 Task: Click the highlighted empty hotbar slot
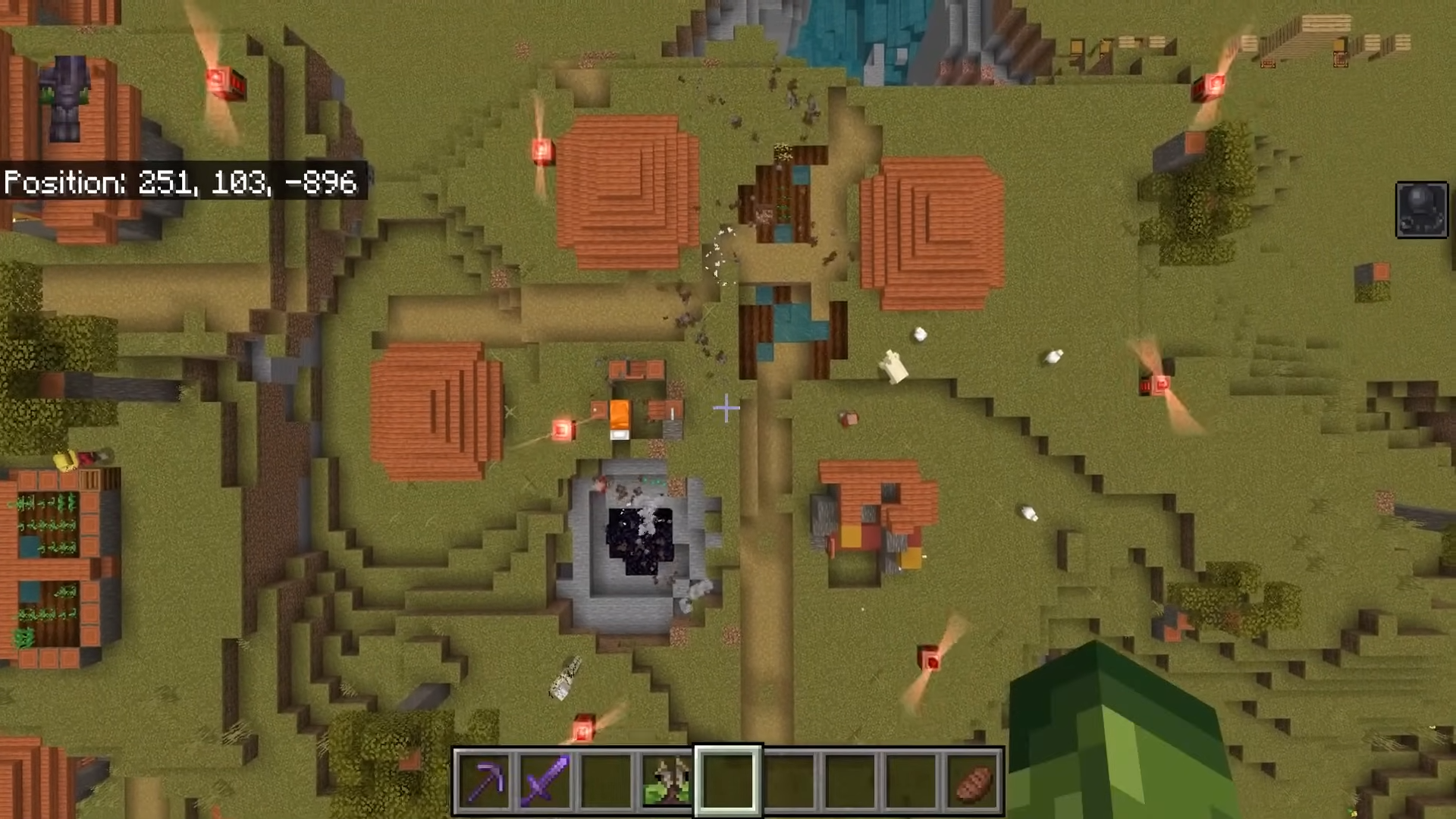pyautogui.click(x=728, y=781)
